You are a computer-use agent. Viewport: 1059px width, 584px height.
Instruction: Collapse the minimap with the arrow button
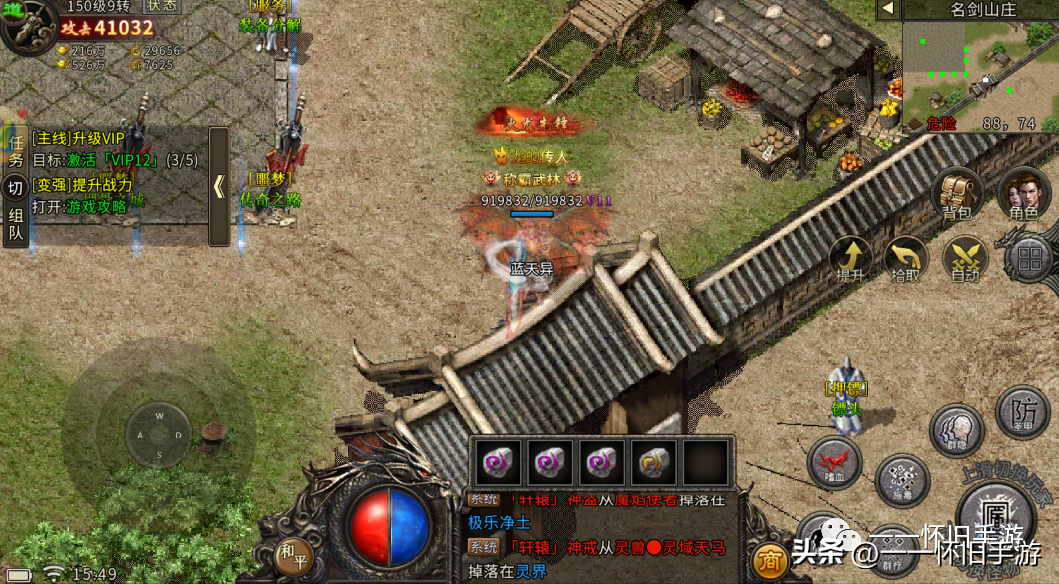tap(887, 9)
